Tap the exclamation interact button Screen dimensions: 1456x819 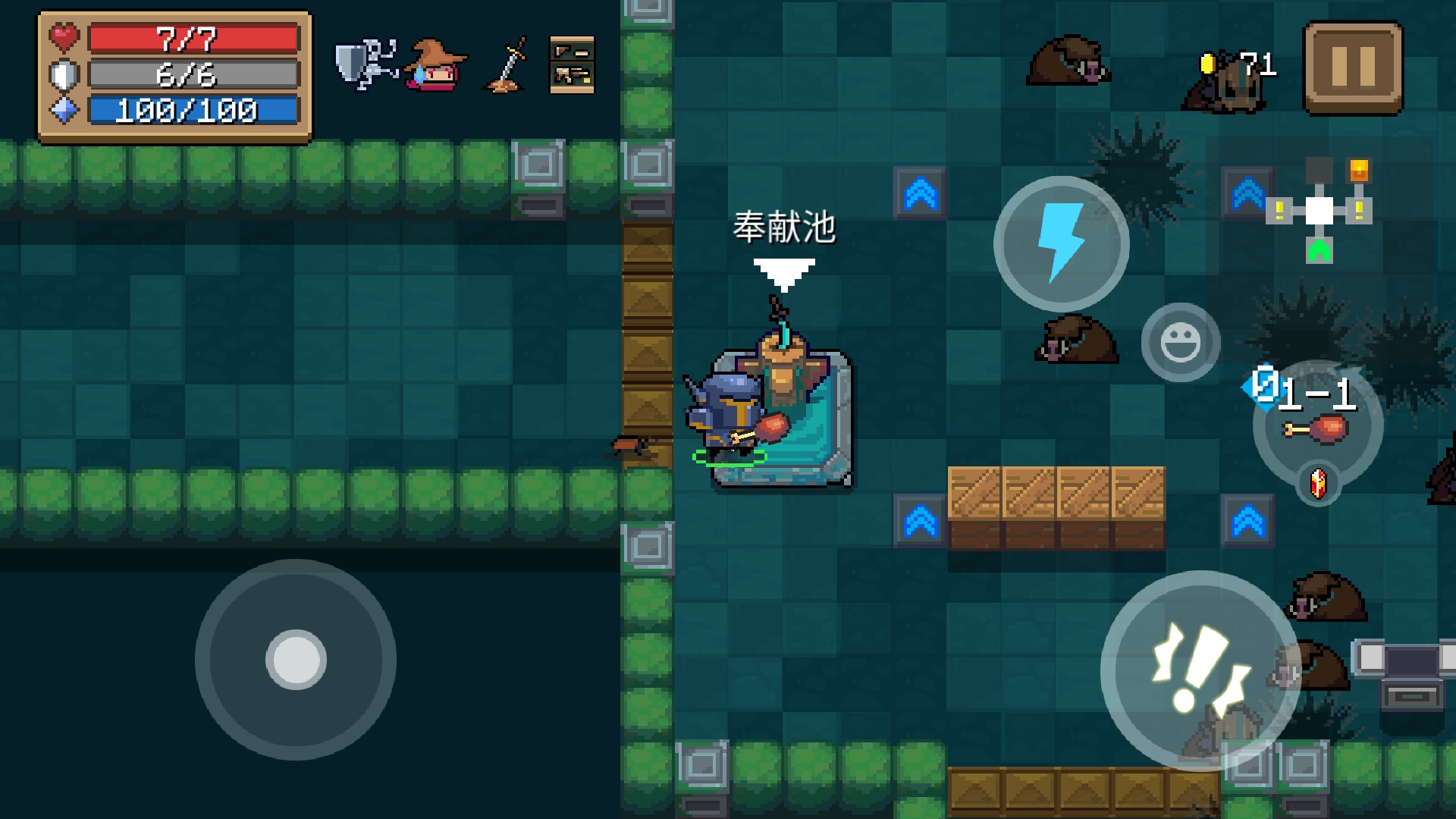pos(1200,670)
